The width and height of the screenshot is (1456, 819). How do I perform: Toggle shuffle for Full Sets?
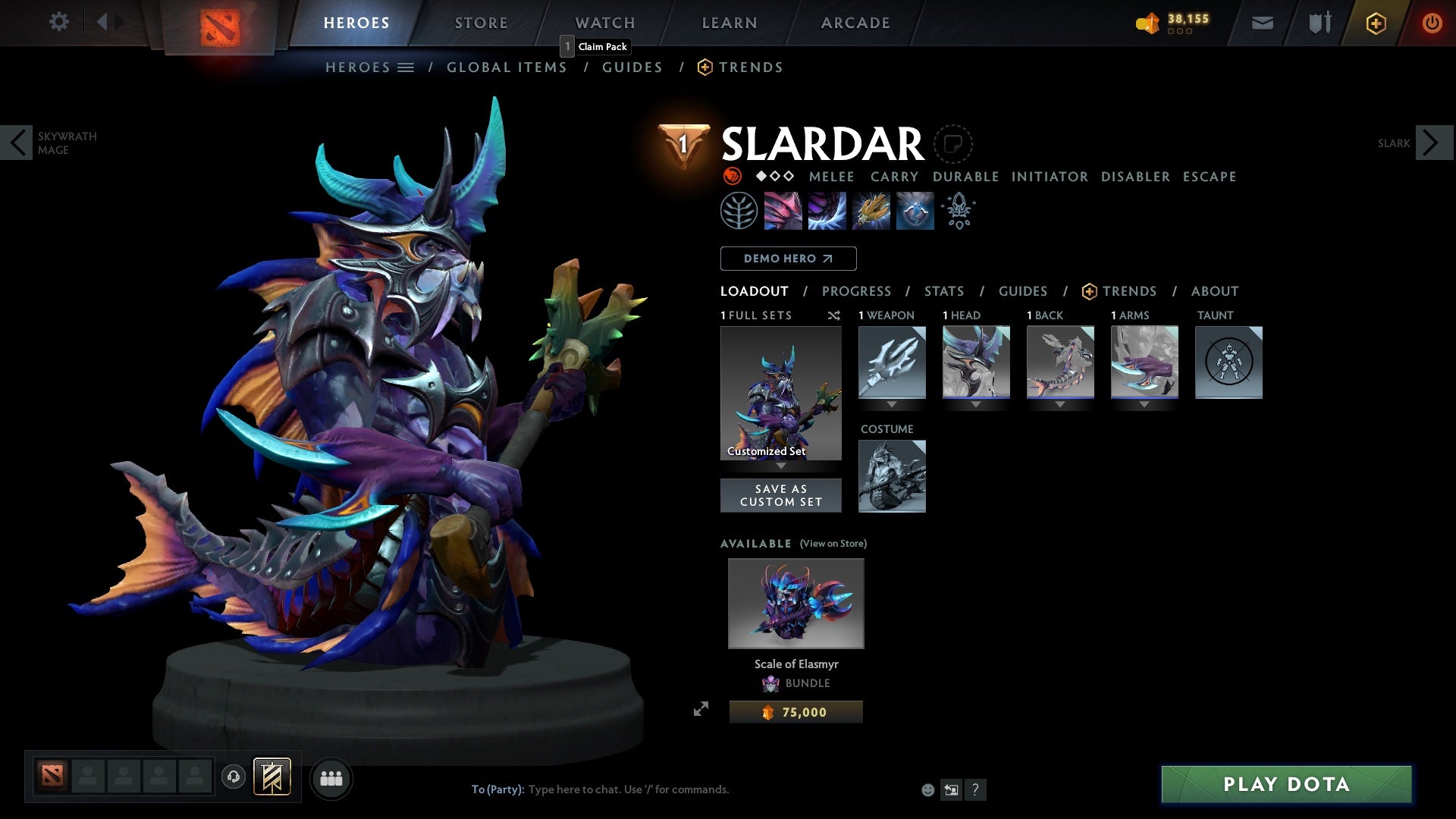click(x=834, y=315)
